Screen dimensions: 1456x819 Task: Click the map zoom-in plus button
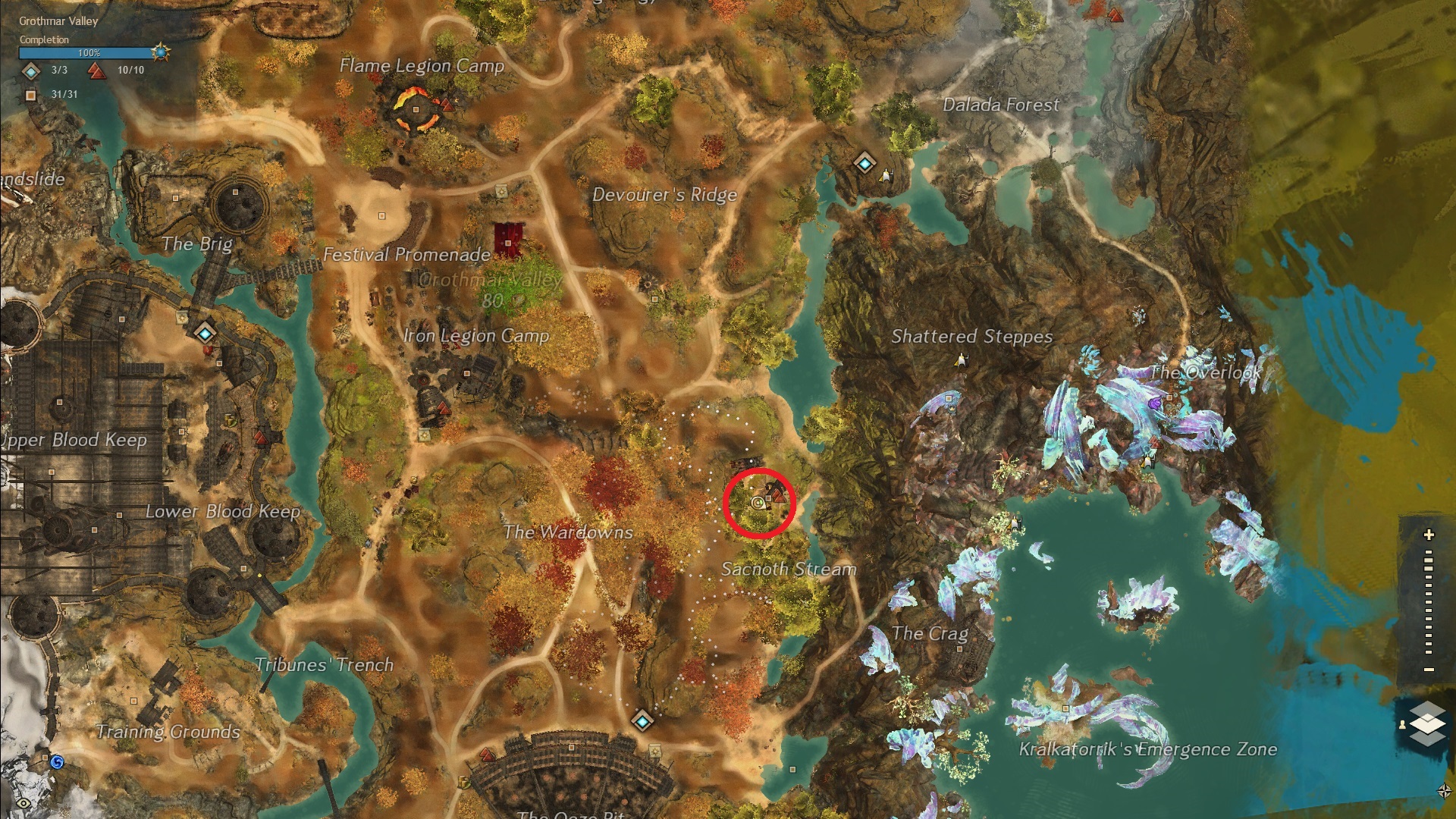(1429, 535)
